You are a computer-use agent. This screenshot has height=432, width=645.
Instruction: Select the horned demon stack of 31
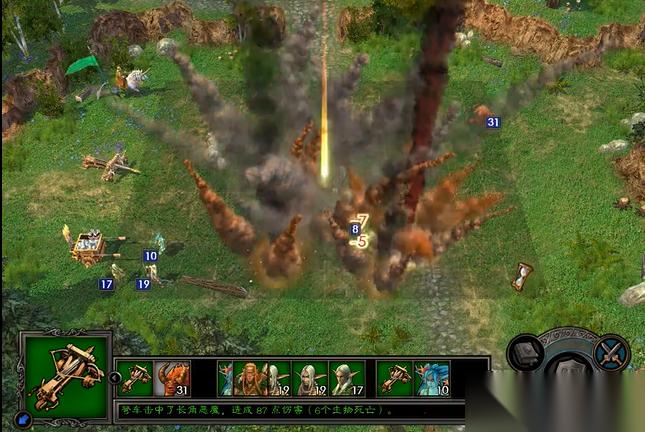coord(172,378)
